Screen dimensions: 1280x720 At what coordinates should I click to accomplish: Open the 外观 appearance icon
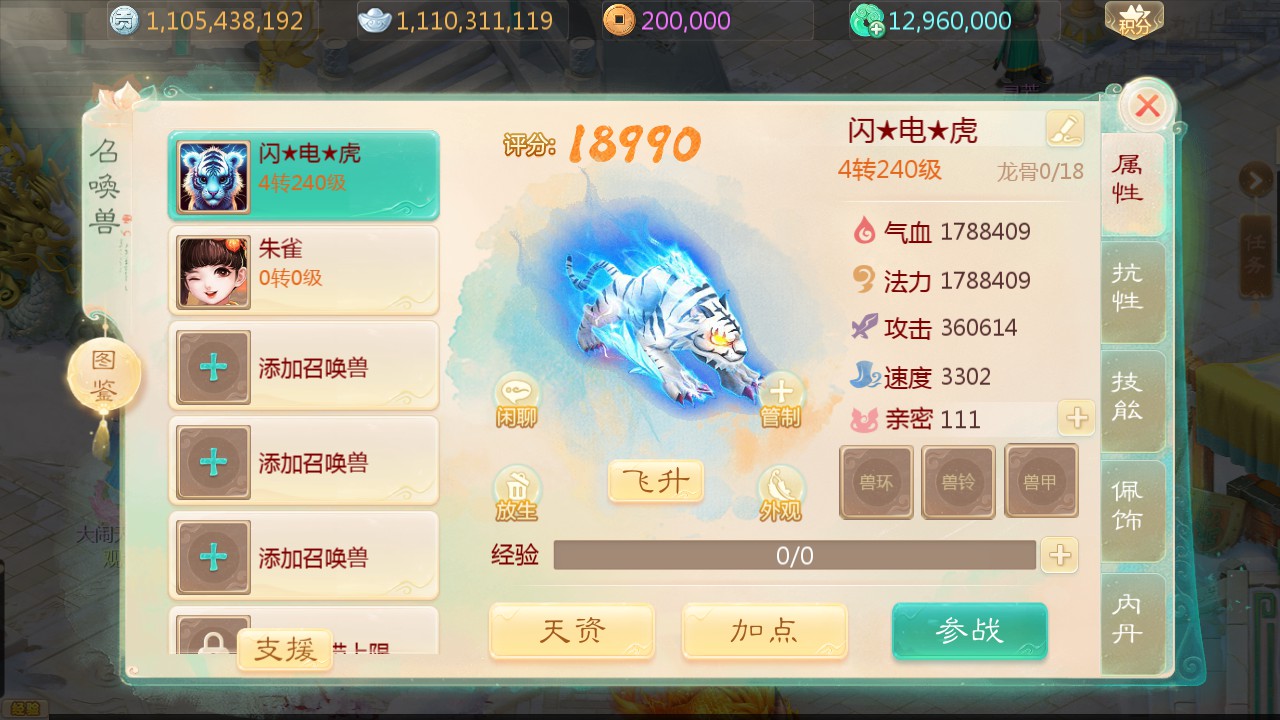781,492
